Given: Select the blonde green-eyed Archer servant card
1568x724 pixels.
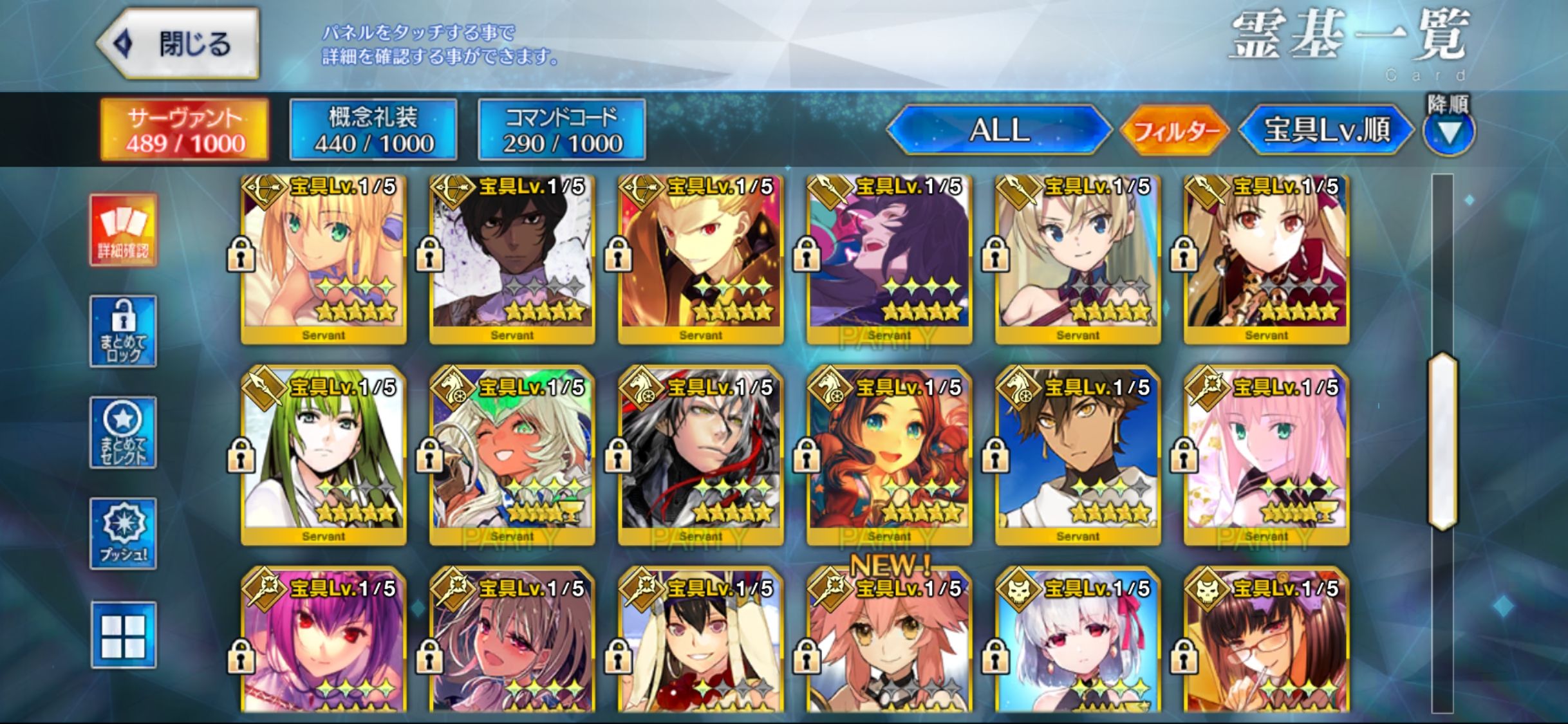Looking at the screenshot, I should [324, 259].
